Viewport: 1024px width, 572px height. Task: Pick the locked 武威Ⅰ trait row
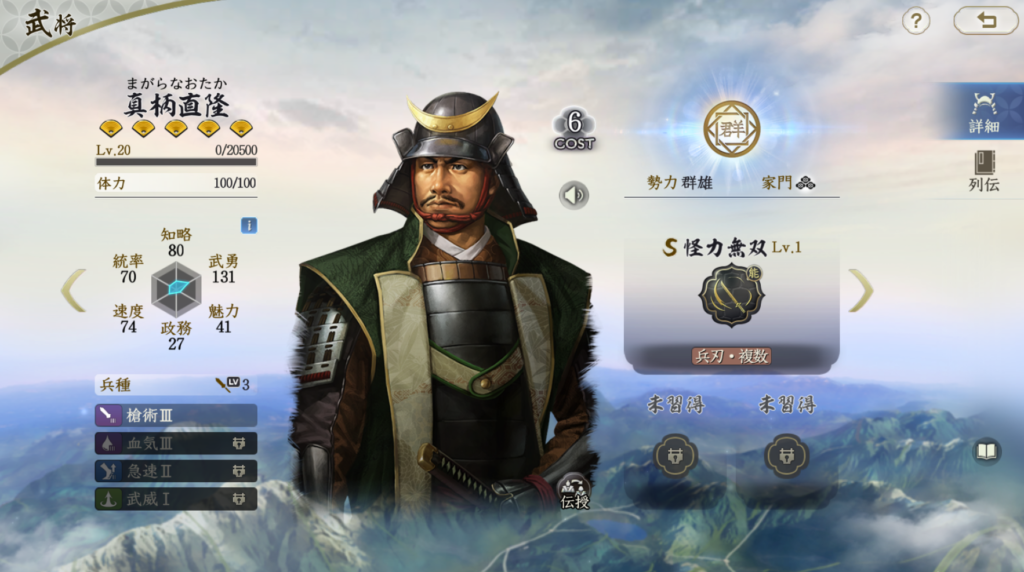pos(176,498)
